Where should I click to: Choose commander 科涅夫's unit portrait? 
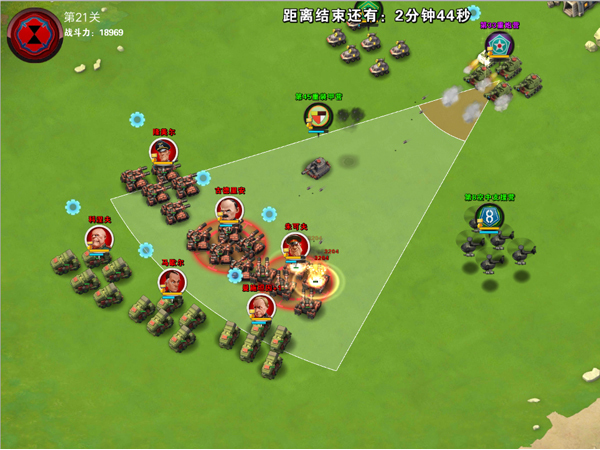tap(98, 239)
